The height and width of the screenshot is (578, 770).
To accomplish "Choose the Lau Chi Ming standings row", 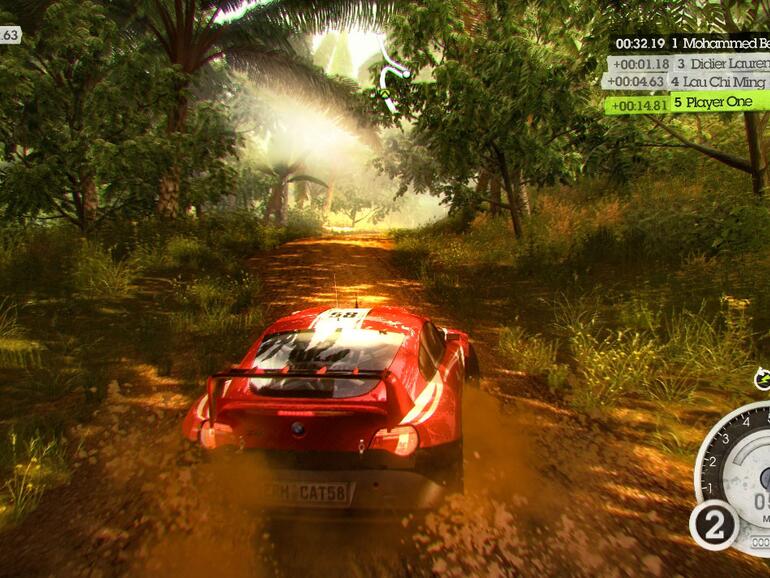I will (x=688, y=82).
